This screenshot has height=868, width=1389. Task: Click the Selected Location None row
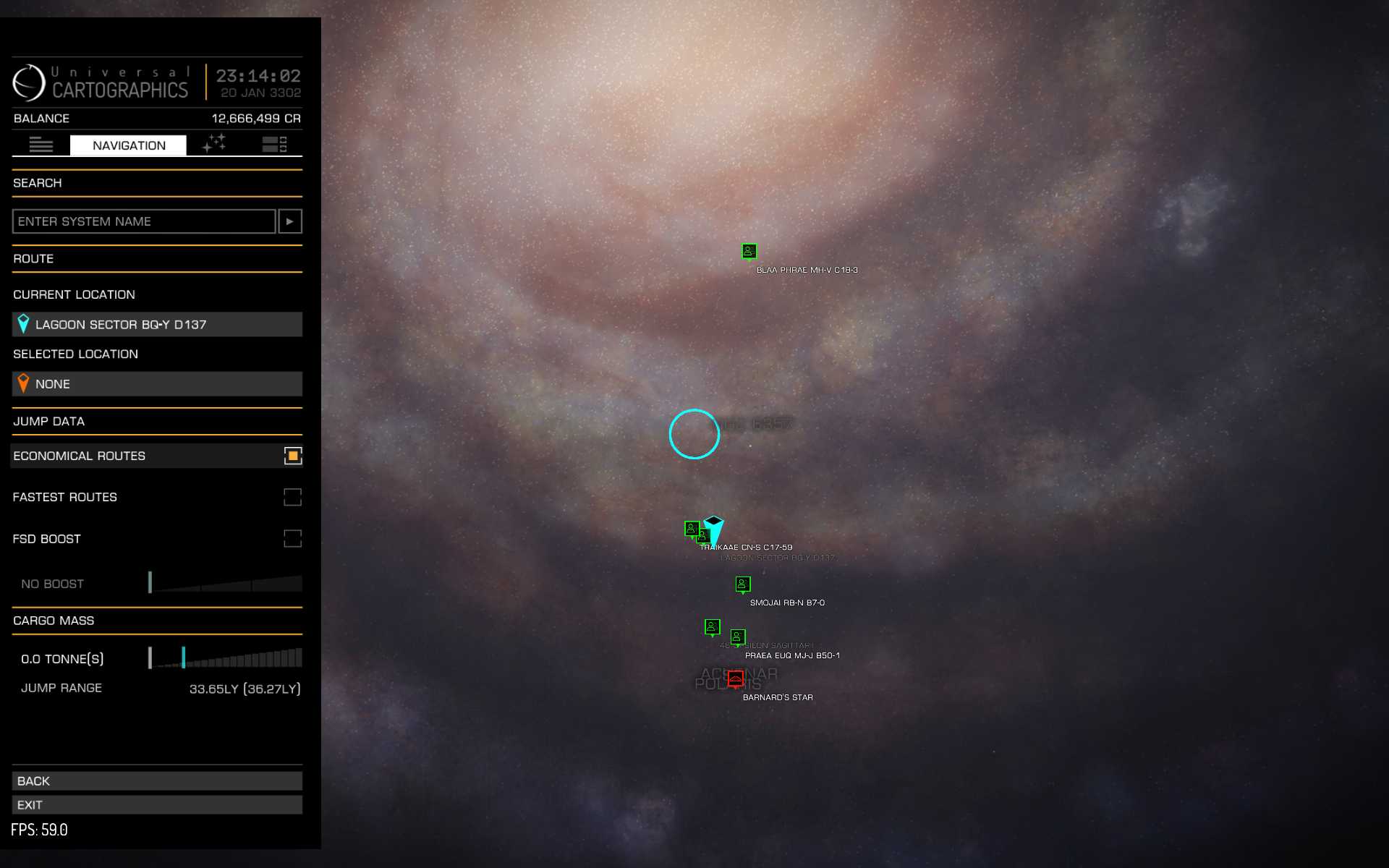pos(157,384)
